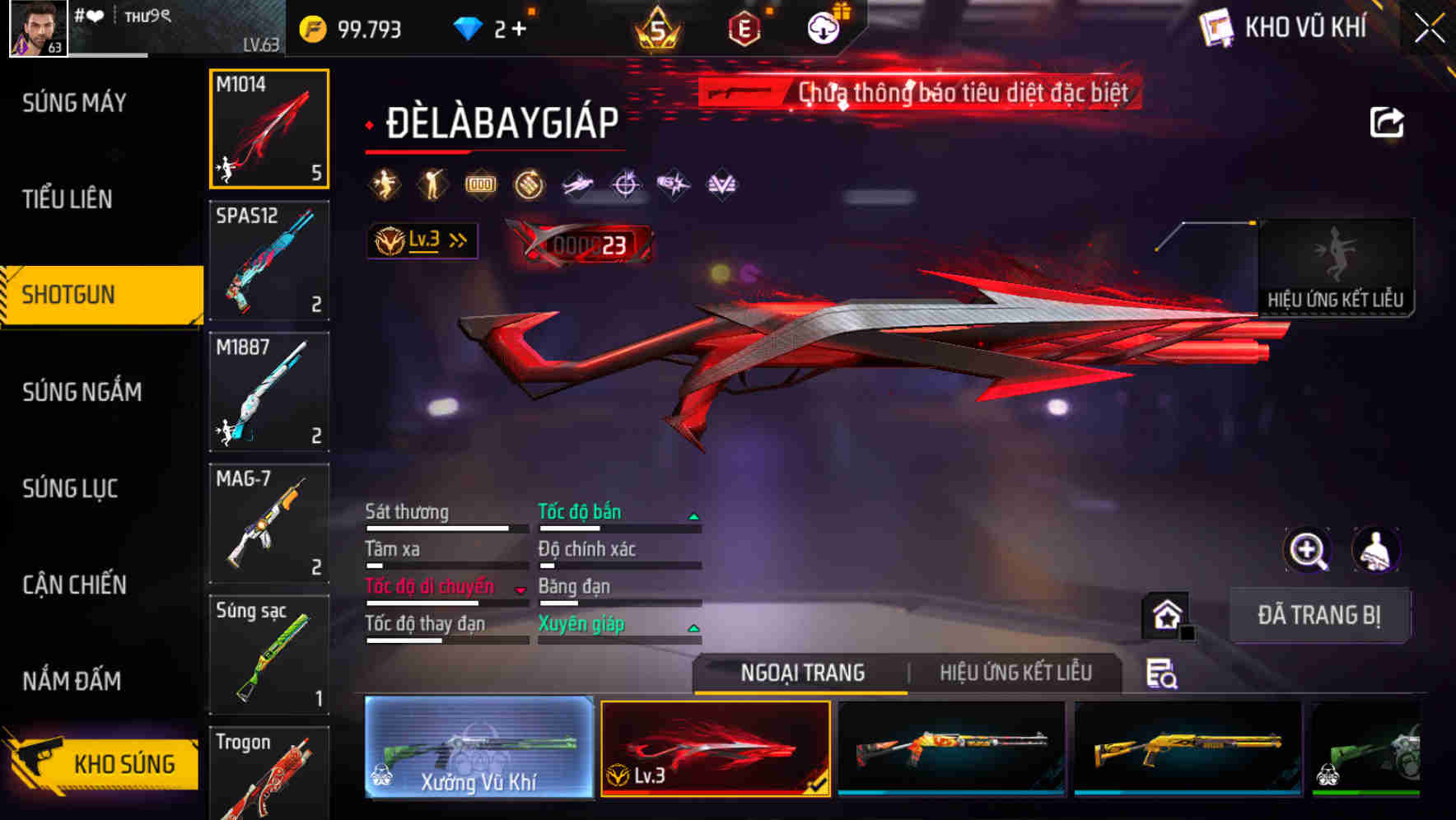Open the Hiệu ứng kết liễu preview panel
Screen dimensions: 1456x820
pos(1336,268)
